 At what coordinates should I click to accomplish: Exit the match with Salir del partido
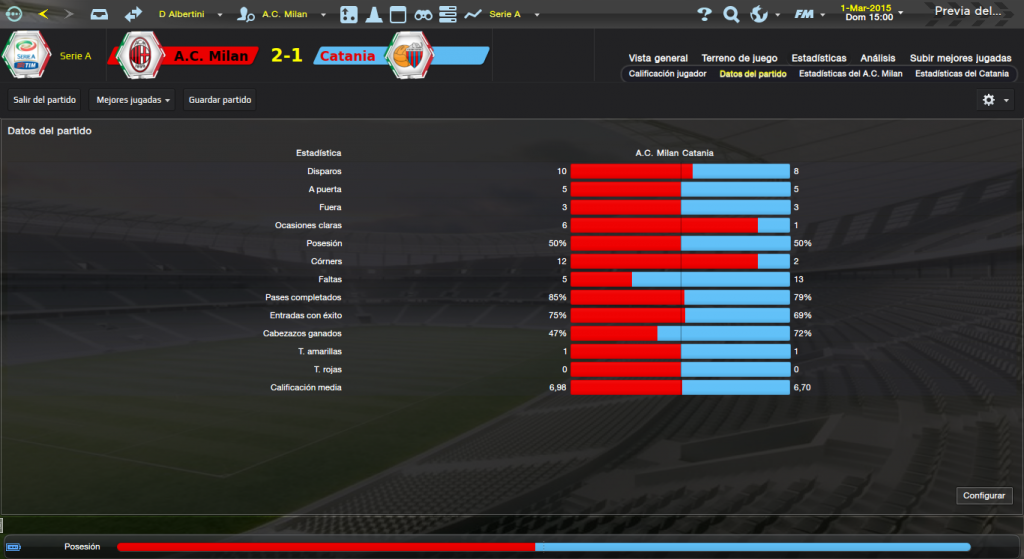[44, 100]
